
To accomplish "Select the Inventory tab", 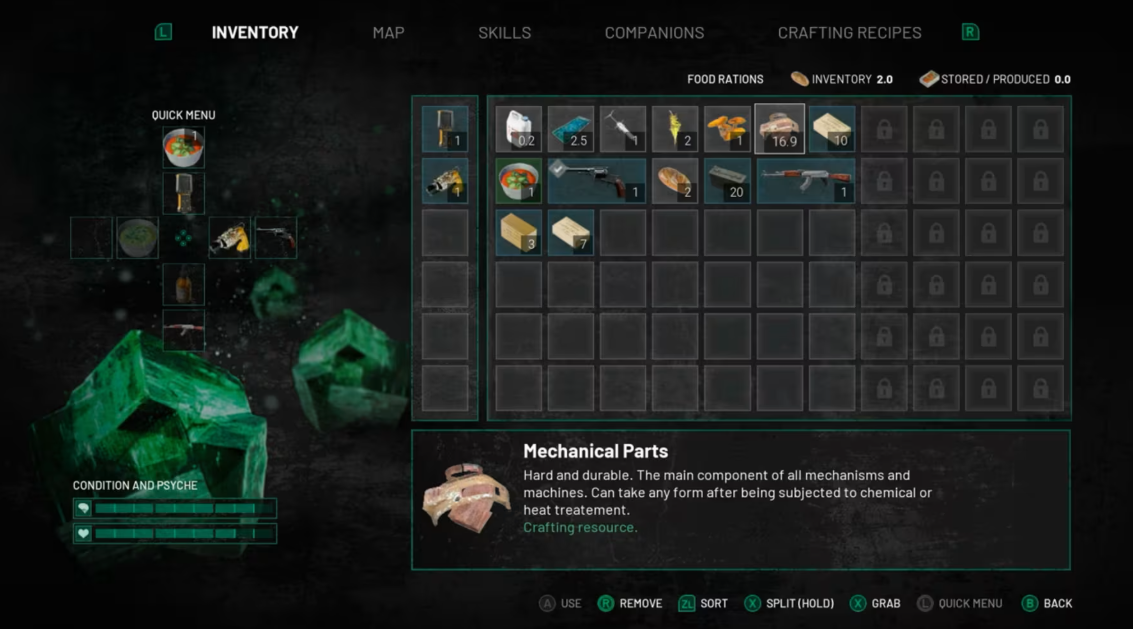I will pos(255,33).
